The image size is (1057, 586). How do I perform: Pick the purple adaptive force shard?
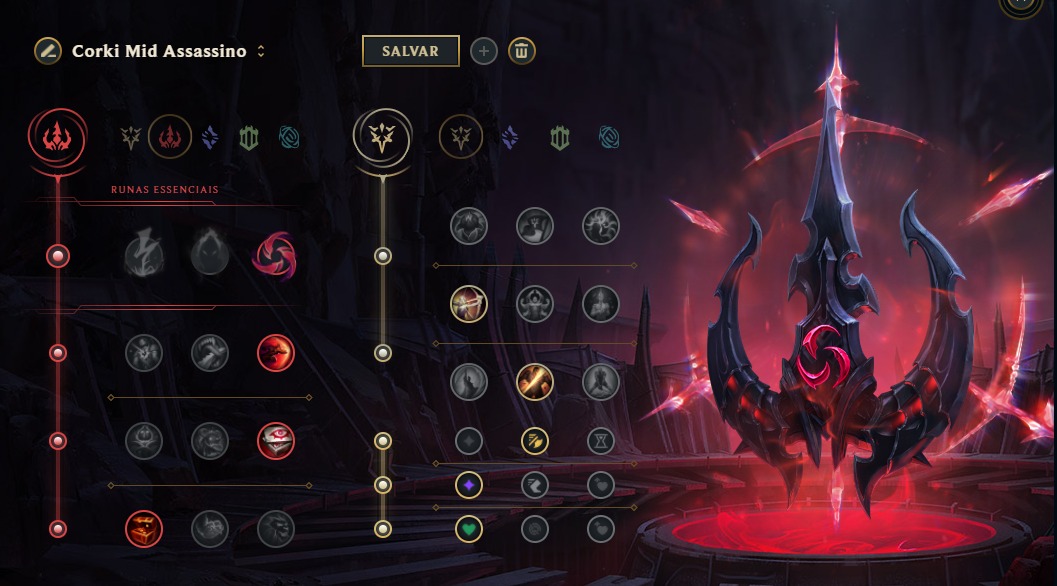(469, 485)
